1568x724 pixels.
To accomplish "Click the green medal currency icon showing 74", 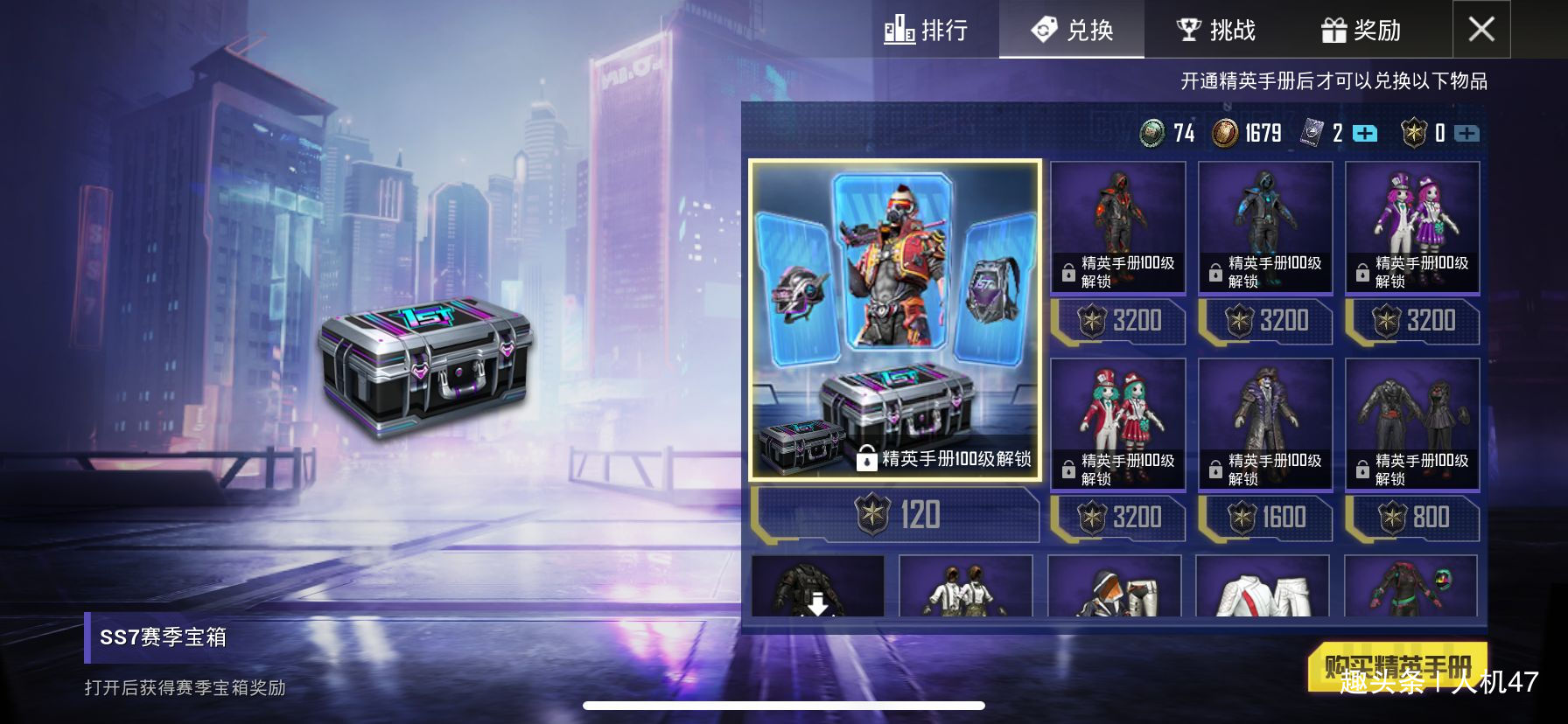I will point(1153,133).
